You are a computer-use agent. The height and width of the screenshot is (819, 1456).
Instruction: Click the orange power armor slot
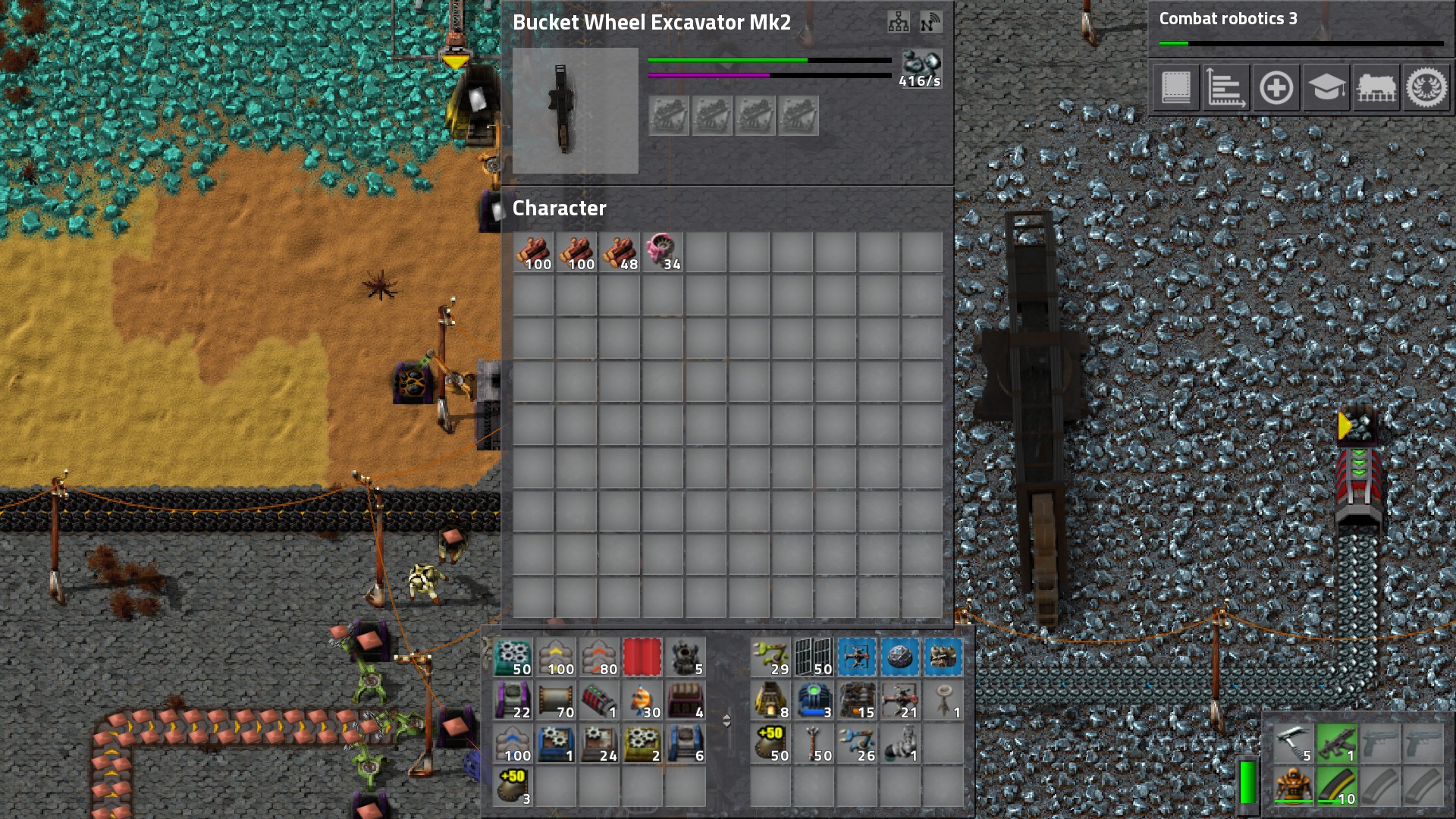tap(1294, 786)
